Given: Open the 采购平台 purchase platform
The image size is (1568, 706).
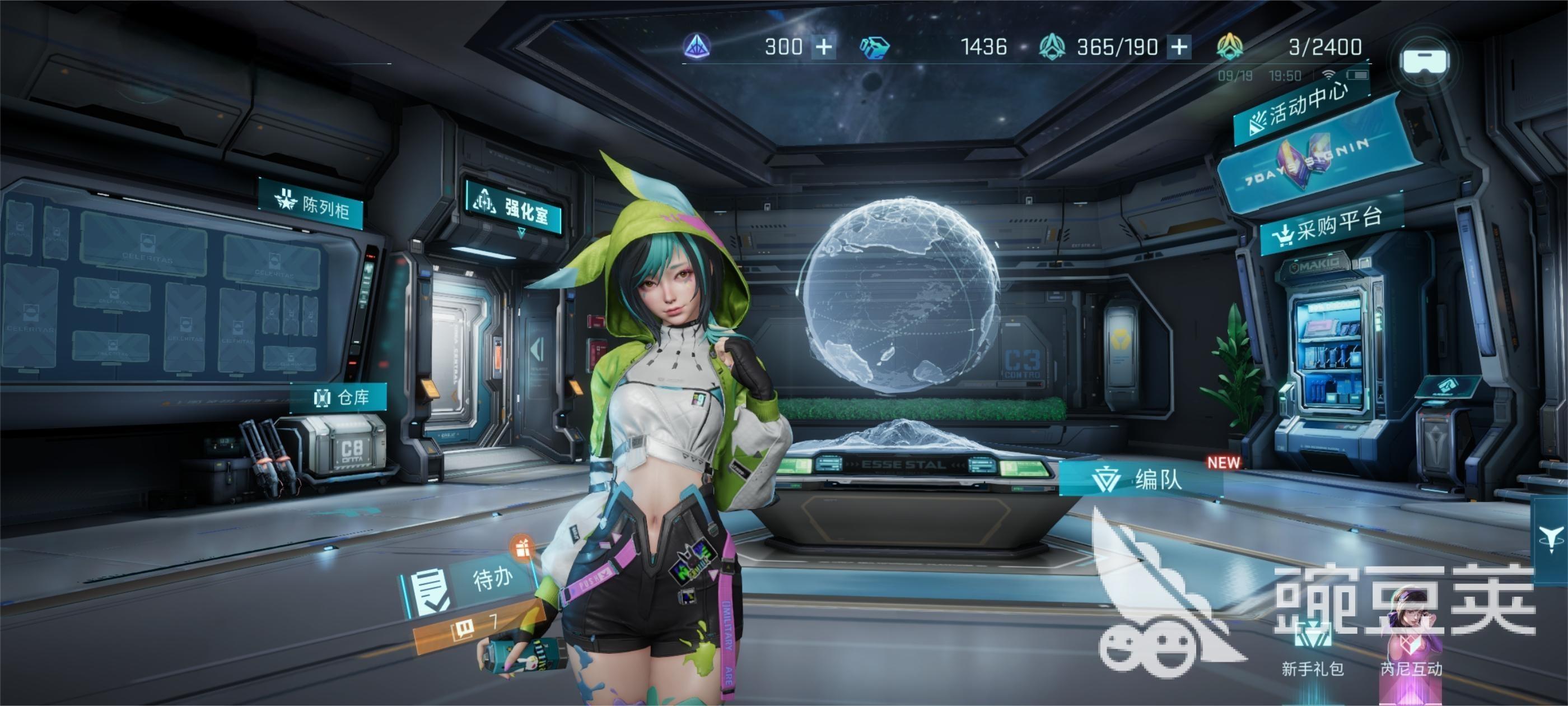Looking at the screenshot, I should coord(1332,226).
